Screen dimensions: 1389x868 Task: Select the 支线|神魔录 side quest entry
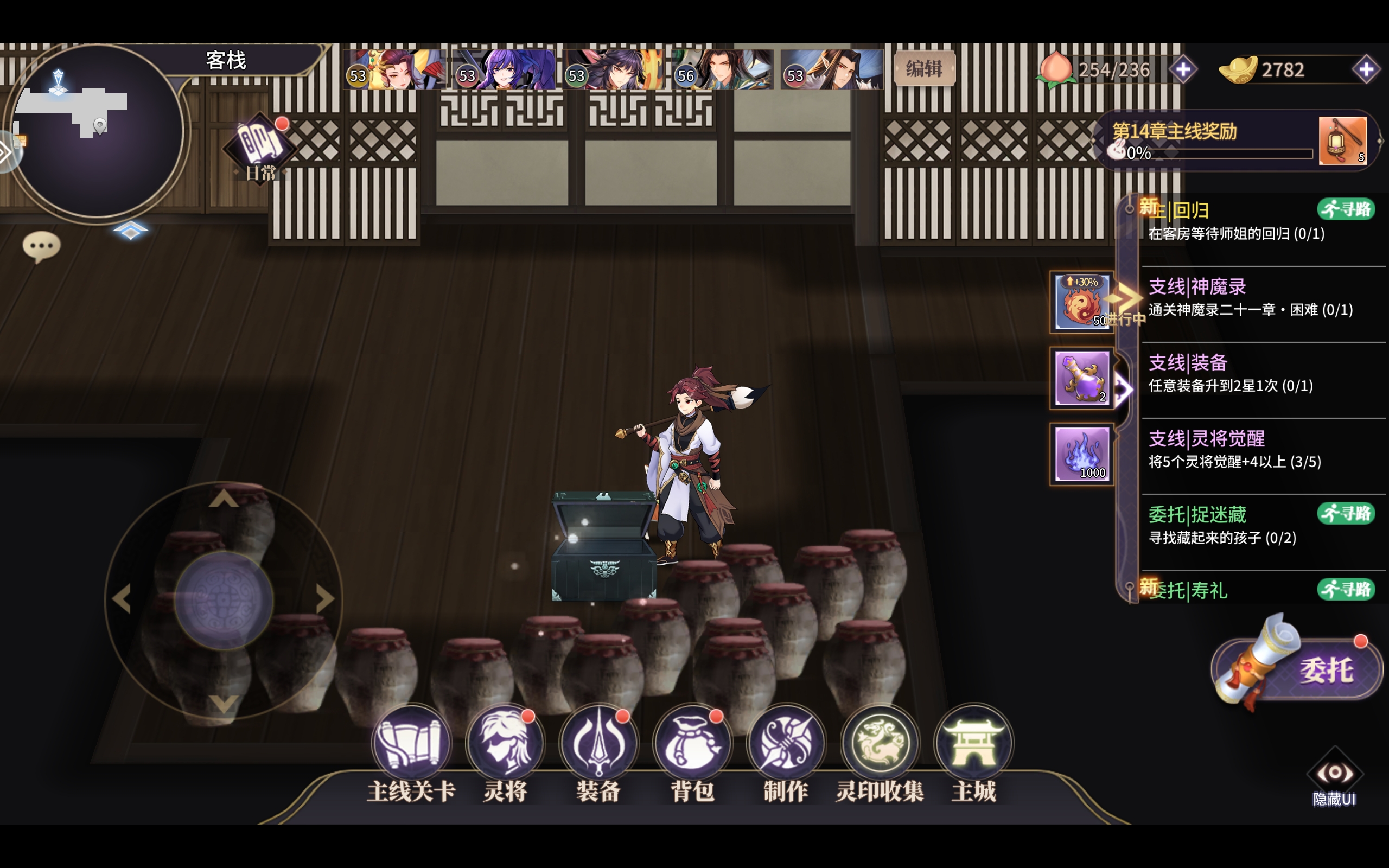(x=1250, y=297)
